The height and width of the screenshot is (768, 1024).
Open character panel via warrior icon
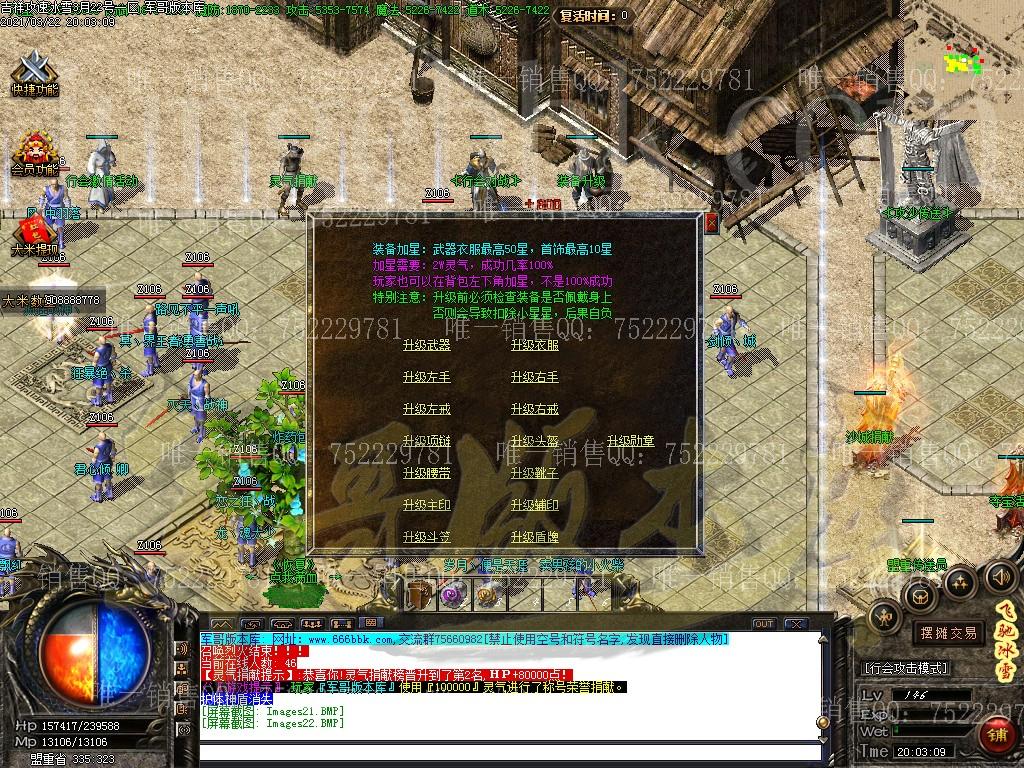pos(885,617)
